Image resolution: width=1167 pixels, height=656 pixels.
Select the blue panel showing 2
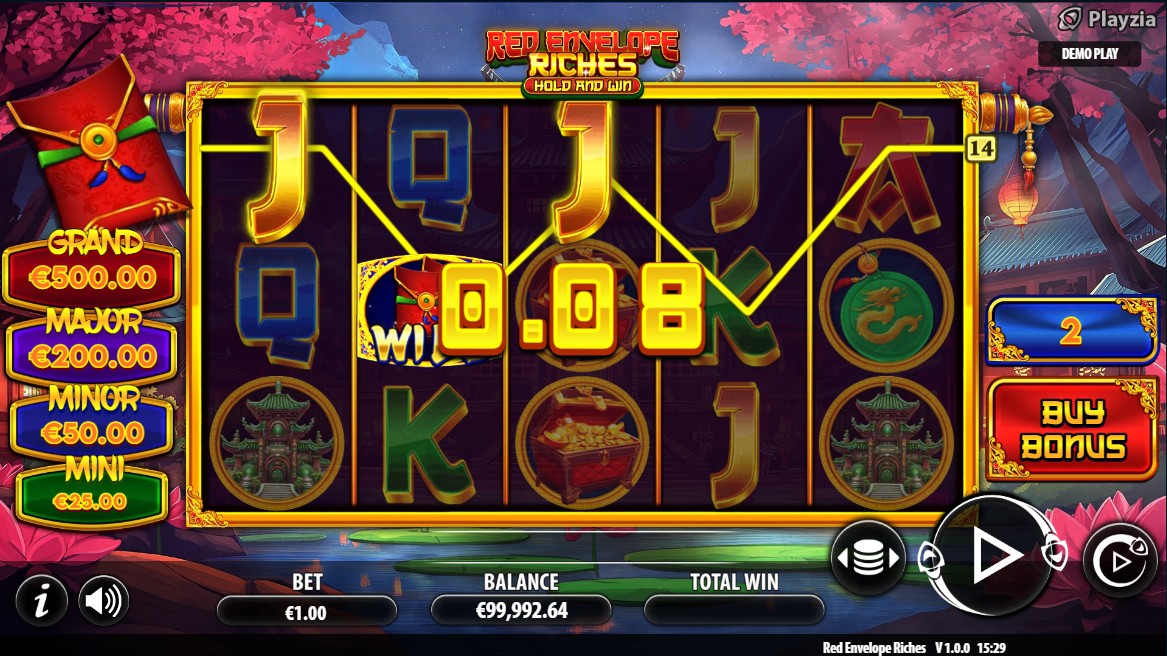(1071, 331)
